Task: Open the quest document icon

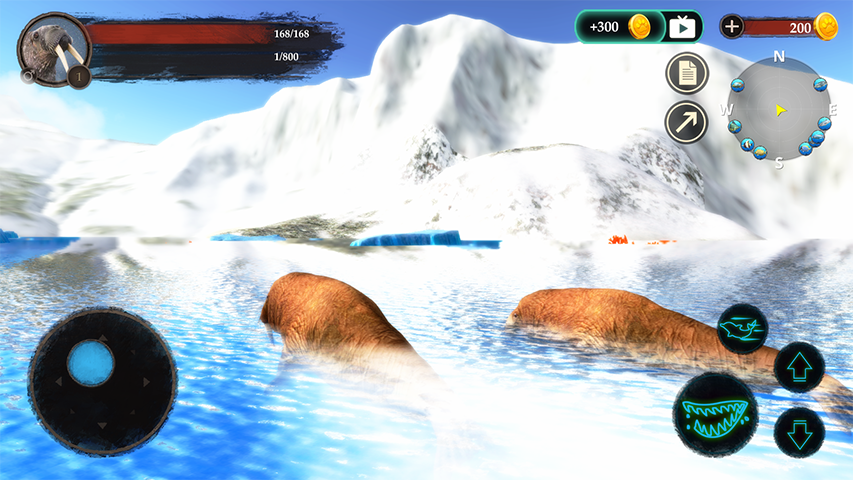Action: [x=687, y=73]
